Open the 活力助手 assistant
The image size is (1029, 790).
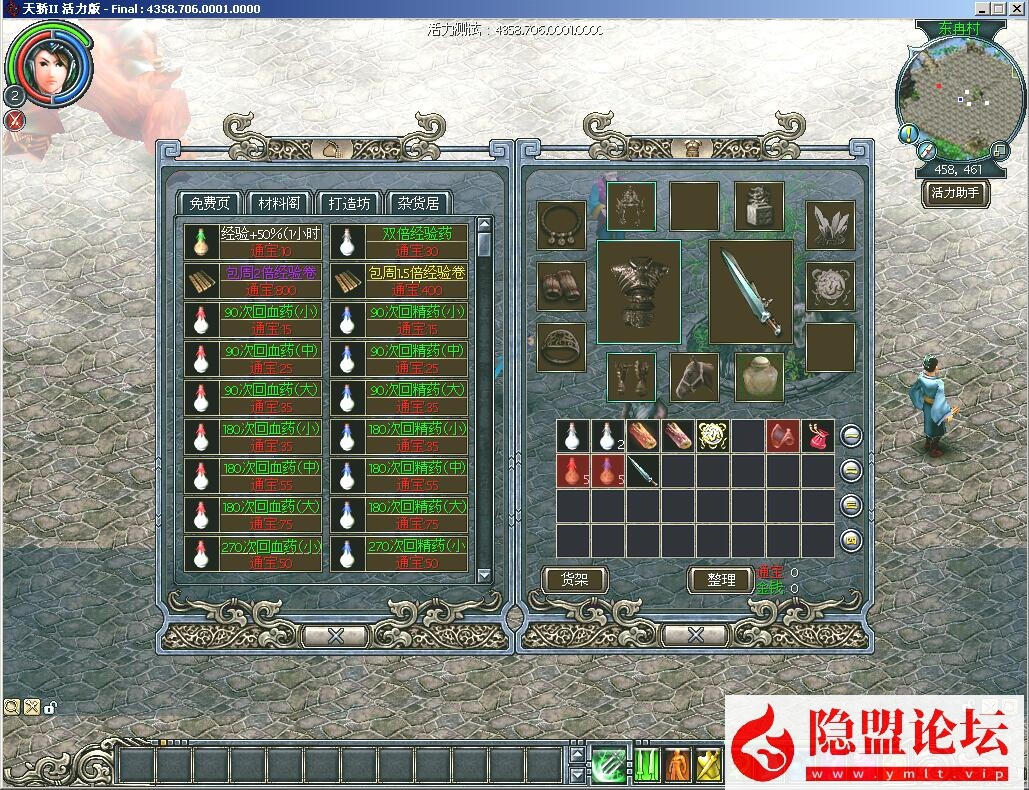point(955,193)
